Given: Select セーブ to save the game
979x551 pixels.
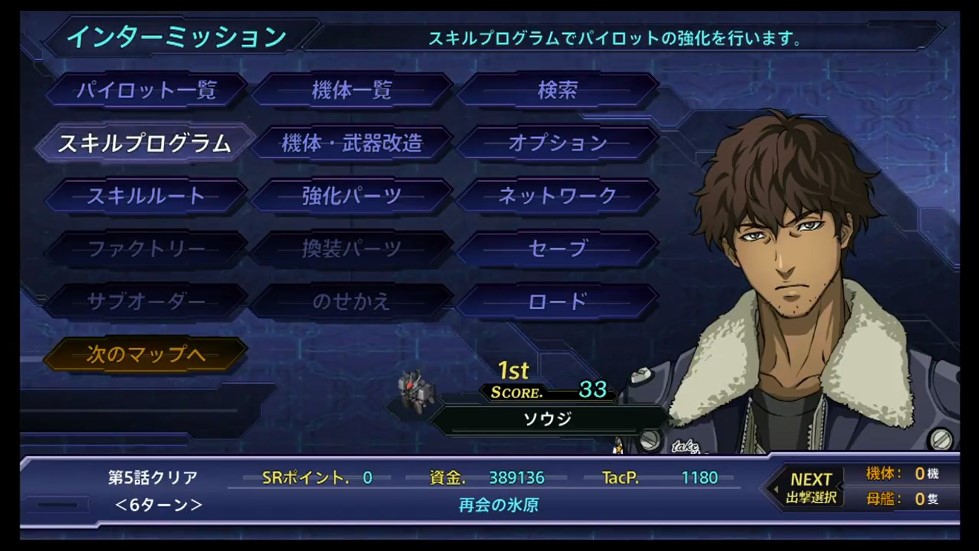Looking at the screenshot, I should (557, 249).
